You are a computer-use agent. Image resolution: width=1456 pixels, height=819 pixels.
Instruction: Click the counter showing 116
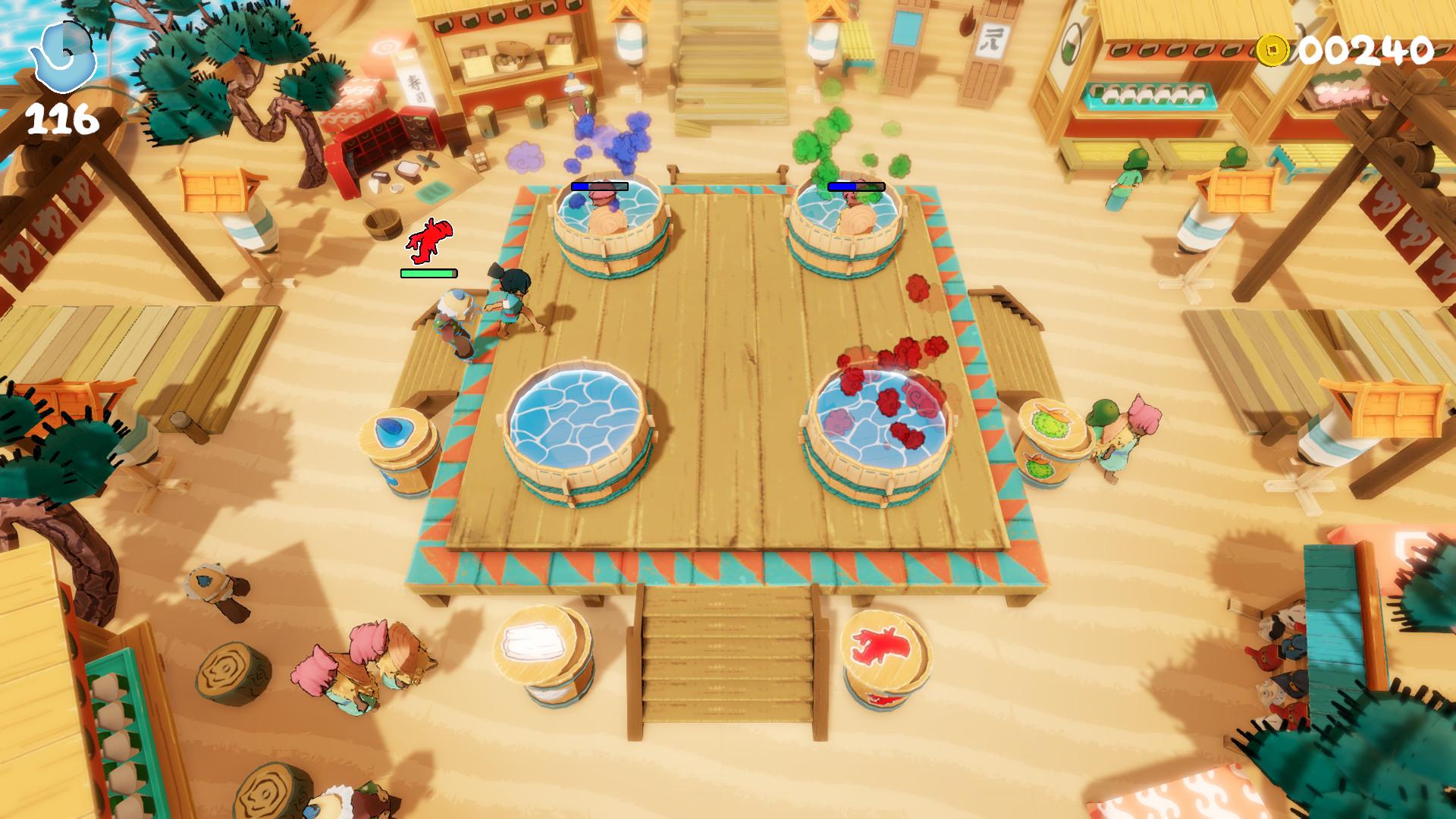click(x=62, y=118)
